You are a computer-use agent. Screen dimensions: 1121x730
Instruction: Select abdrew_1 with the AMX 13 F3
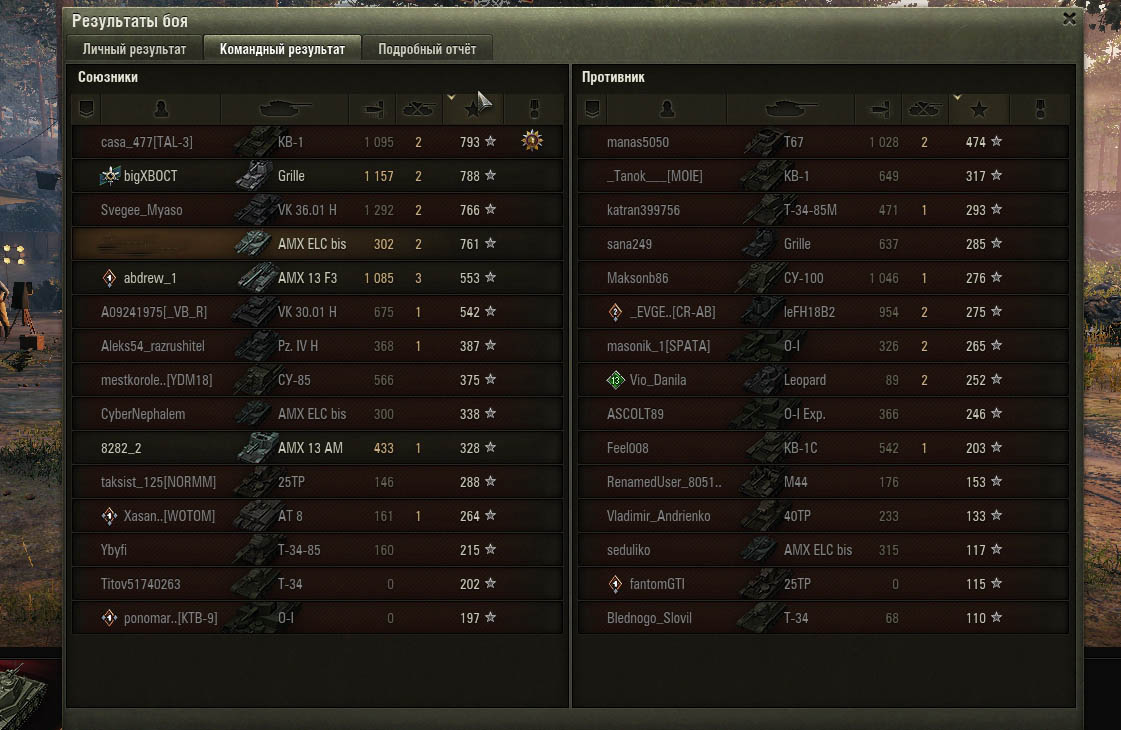click(150, 278)
